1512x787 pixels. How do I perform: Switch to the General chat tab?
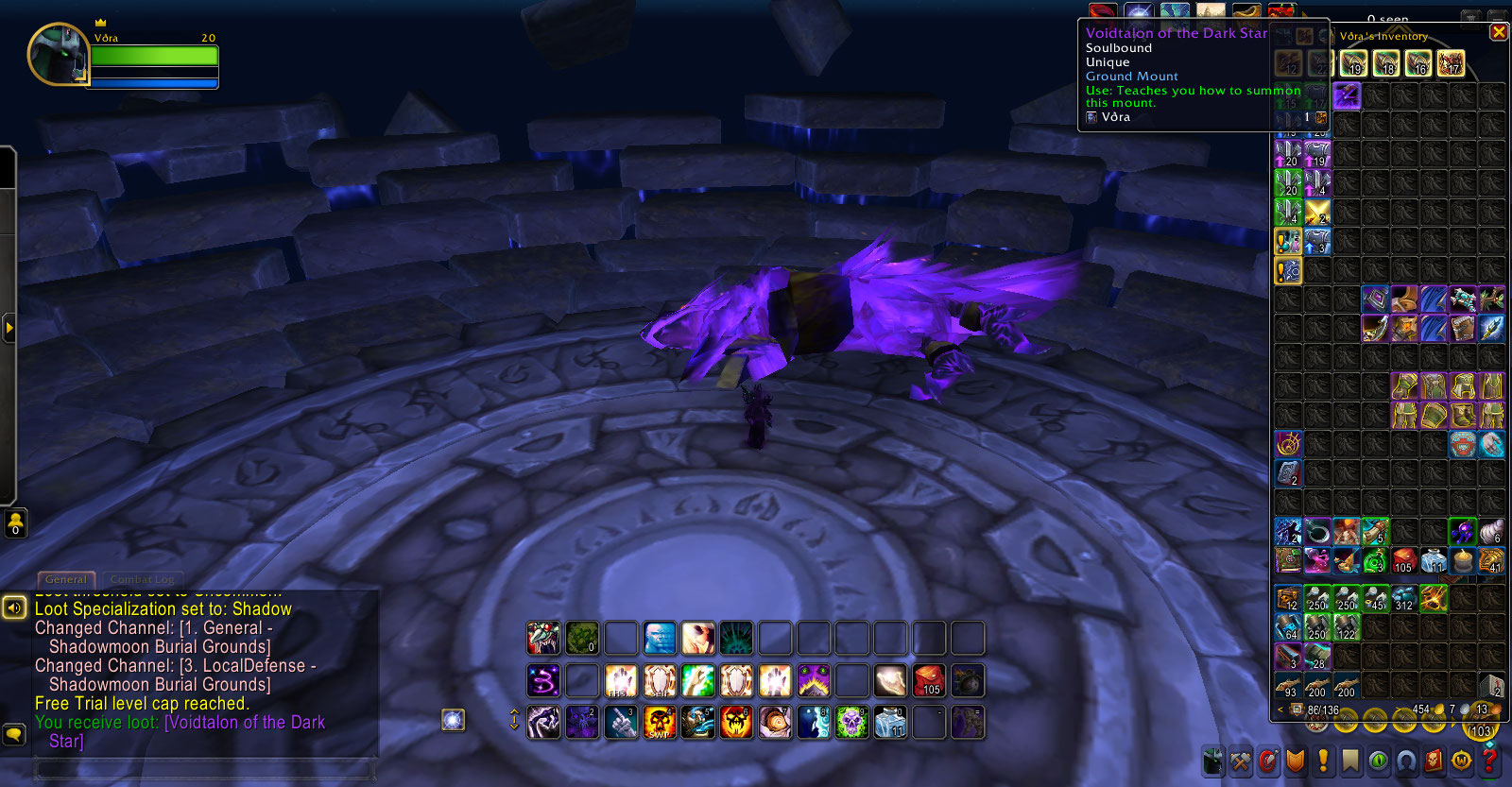65,579
